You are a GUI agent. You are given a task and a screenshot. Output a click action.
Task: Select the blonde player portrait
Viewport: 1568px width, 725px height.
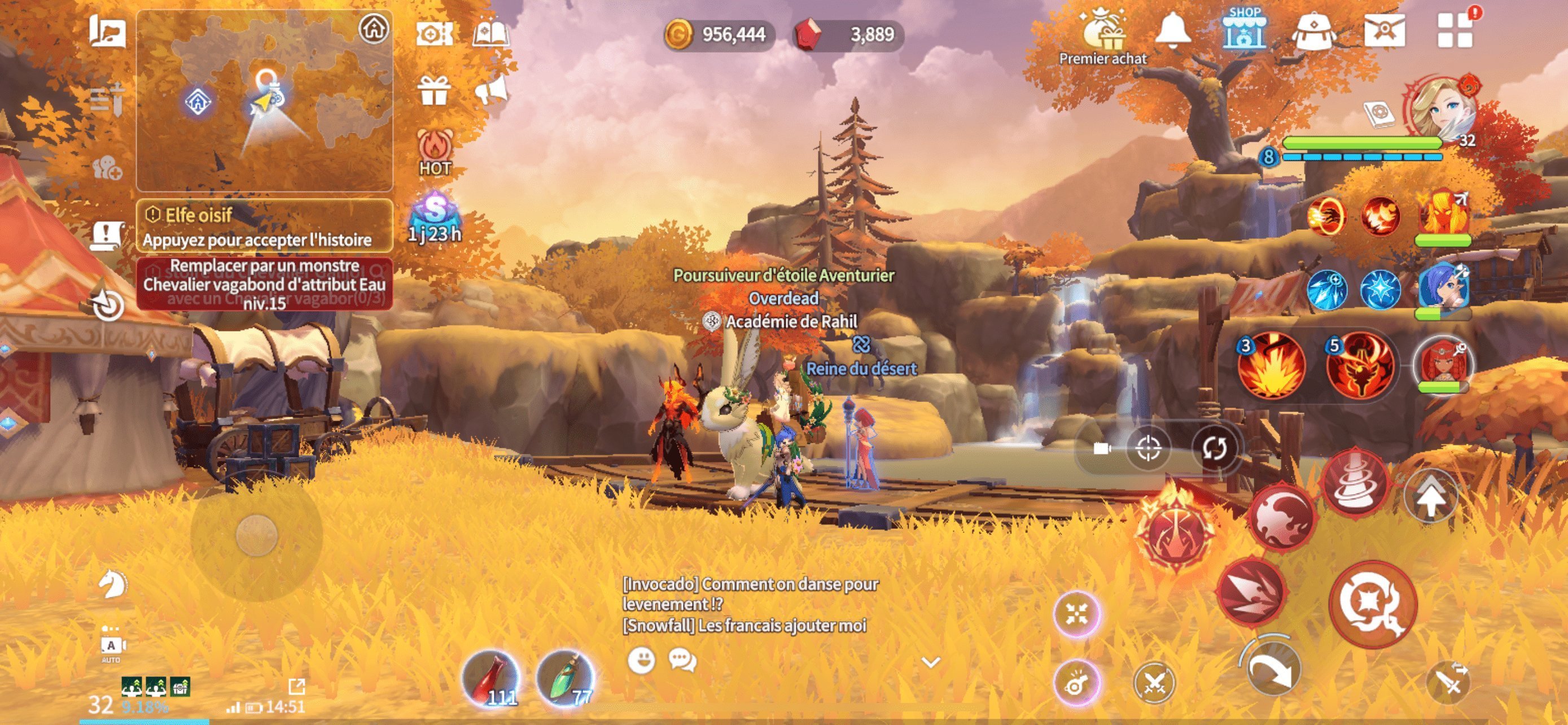click(x=1442, y=110)
